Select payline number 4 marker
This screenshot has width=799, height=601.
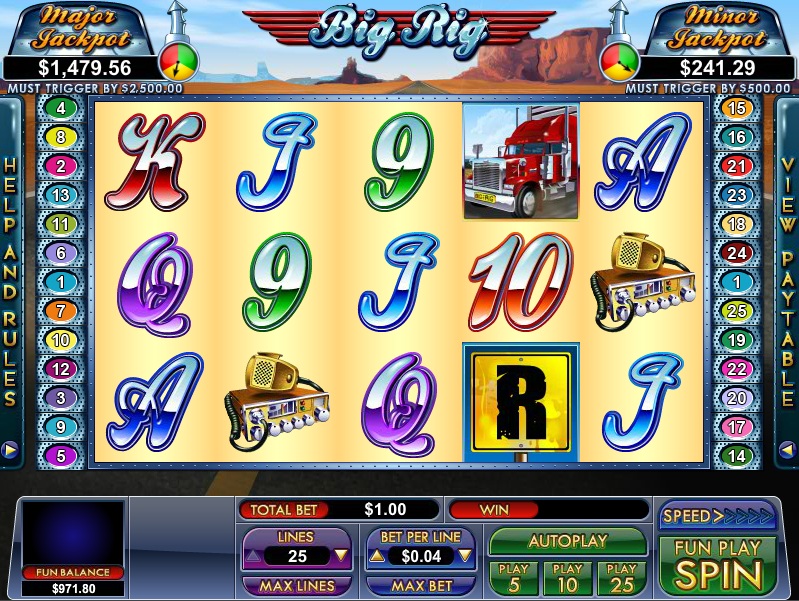pos(61,108)
